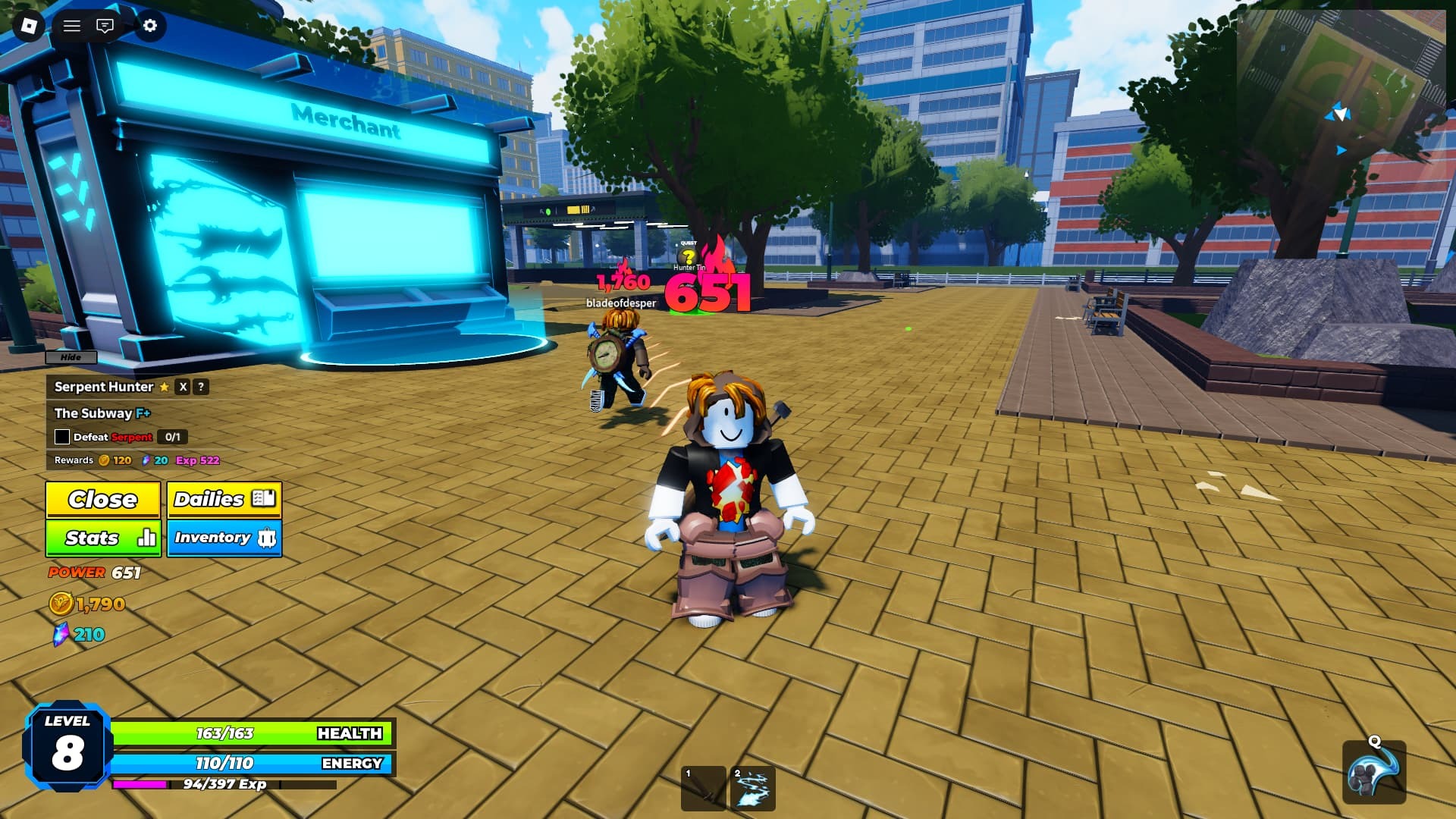1456x819 pixels.
Task: Open the gear settings icon
Action: [150, 26]
